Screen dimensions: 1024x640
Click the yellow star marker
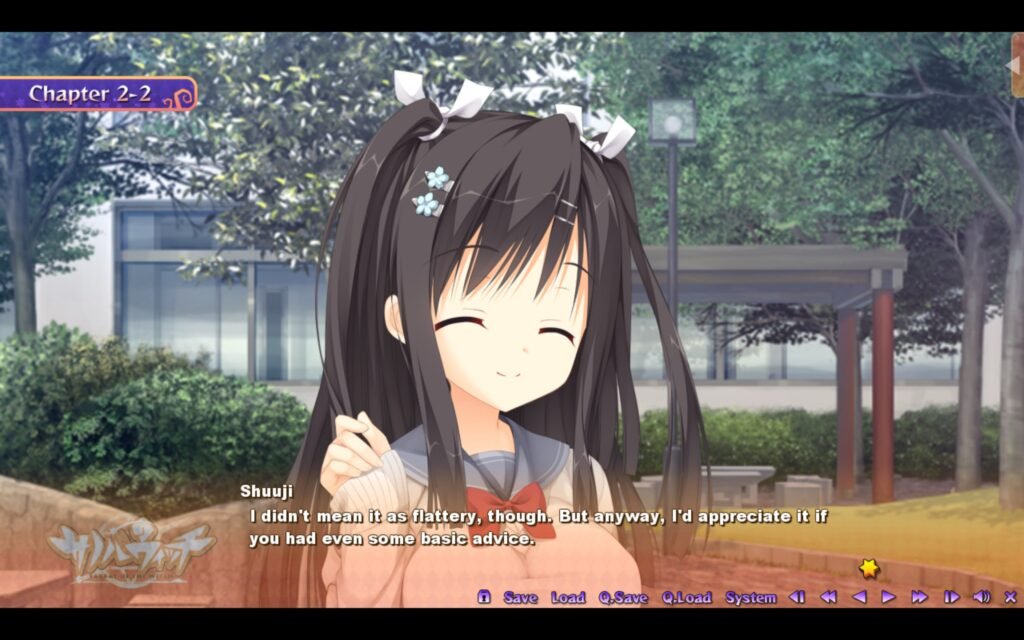tap(869, 568)
